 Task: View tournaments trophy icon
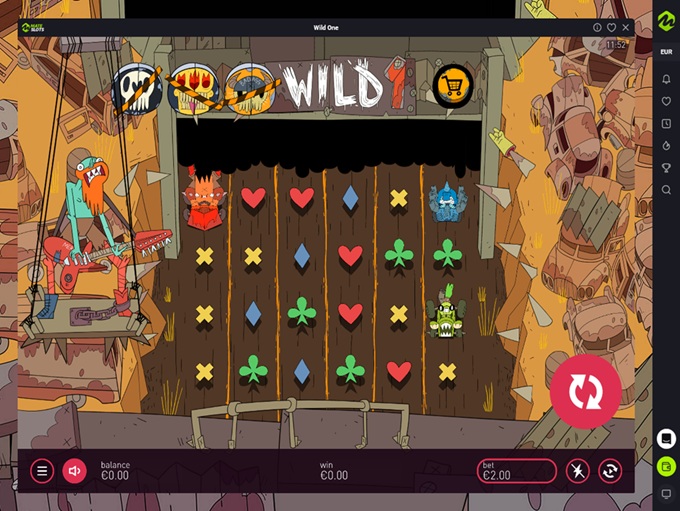tap(666, 167)
